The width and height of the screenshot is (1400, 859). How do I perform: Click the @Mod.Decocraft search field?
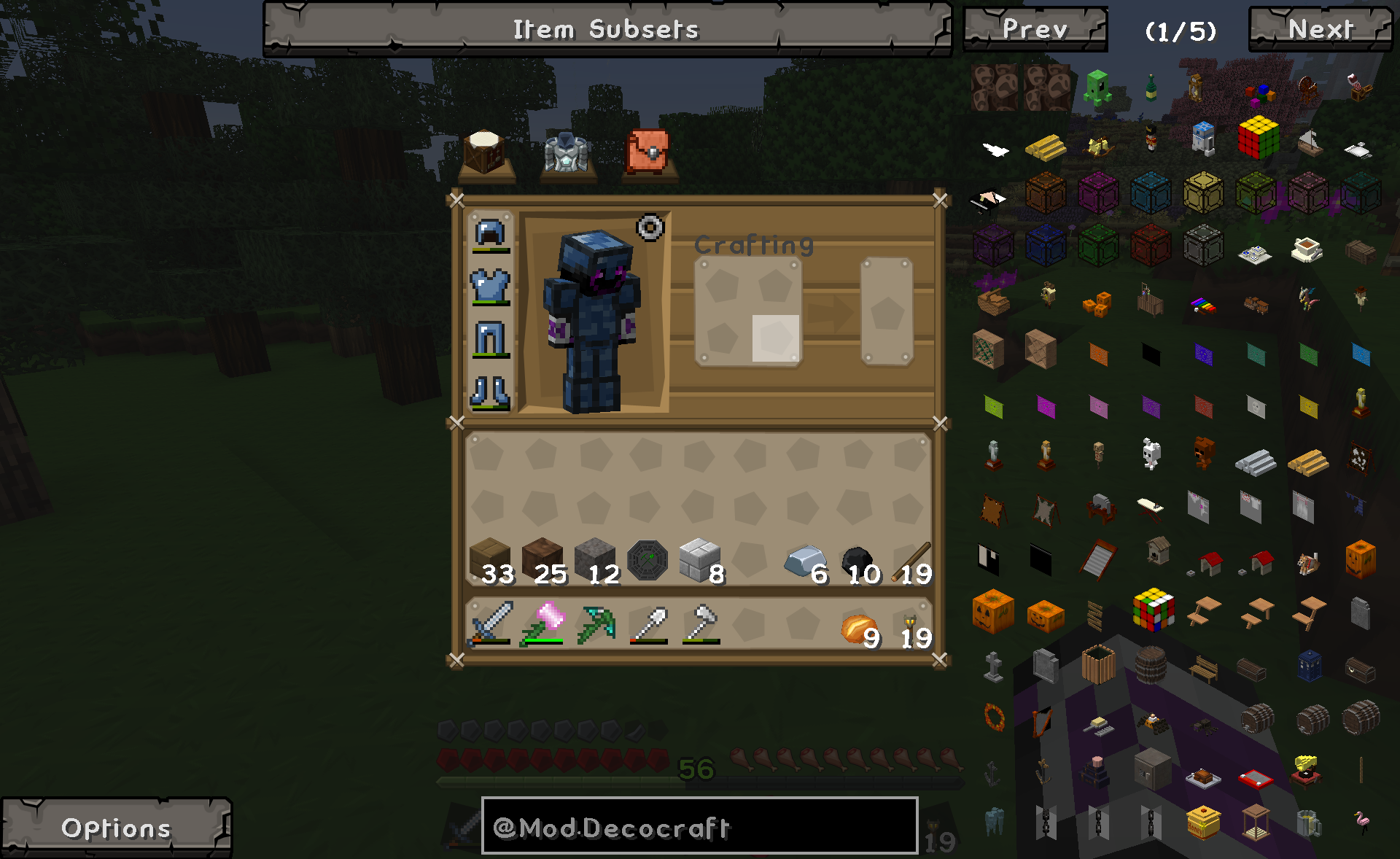click(x=700, y=828)
